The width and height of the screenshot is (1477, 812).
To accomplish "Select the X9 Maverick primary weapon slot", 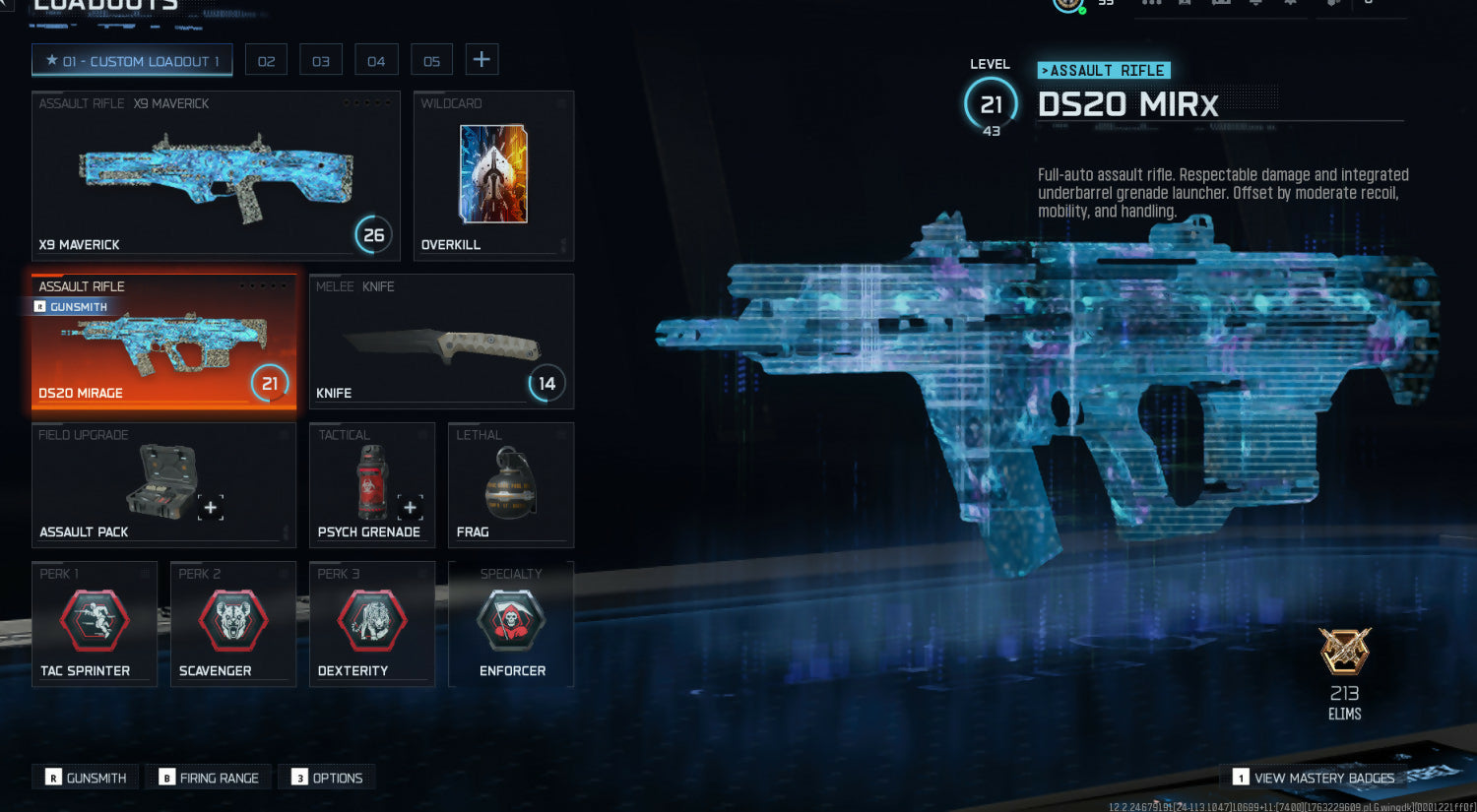I will tap(216, 175).
